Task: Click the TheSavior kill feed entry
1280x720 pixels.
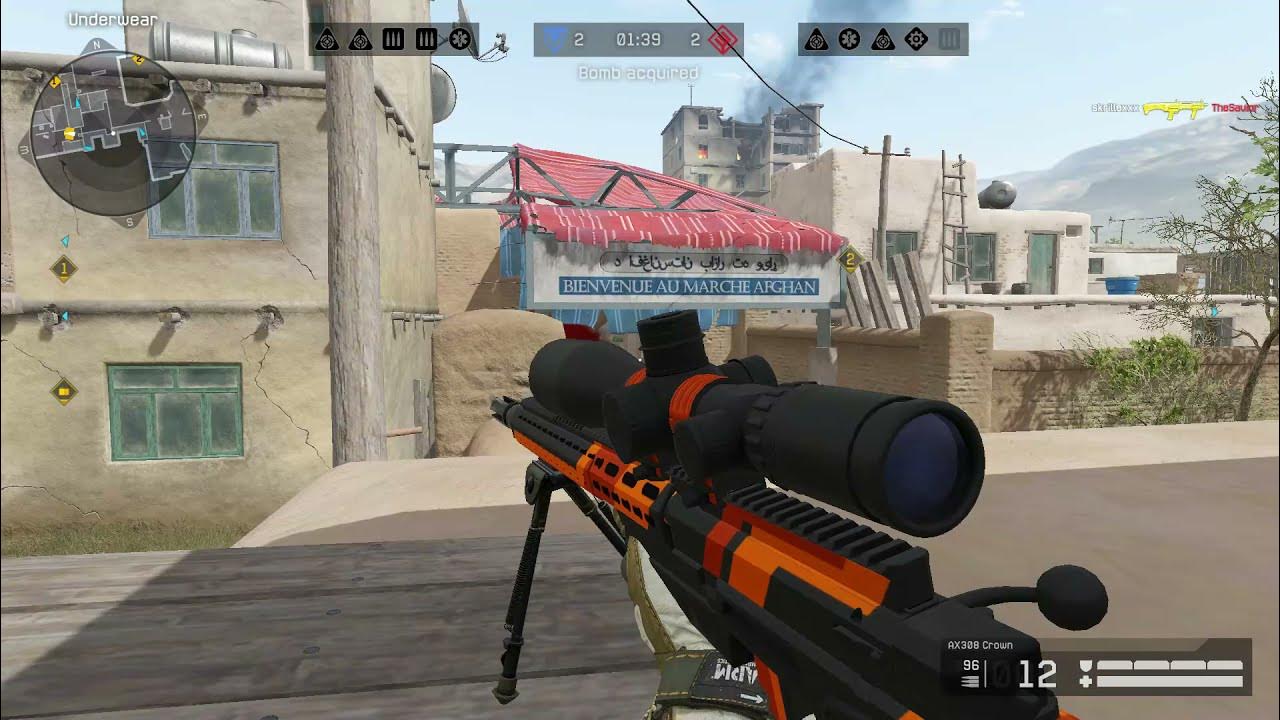Action: [x=1231, y=107]
